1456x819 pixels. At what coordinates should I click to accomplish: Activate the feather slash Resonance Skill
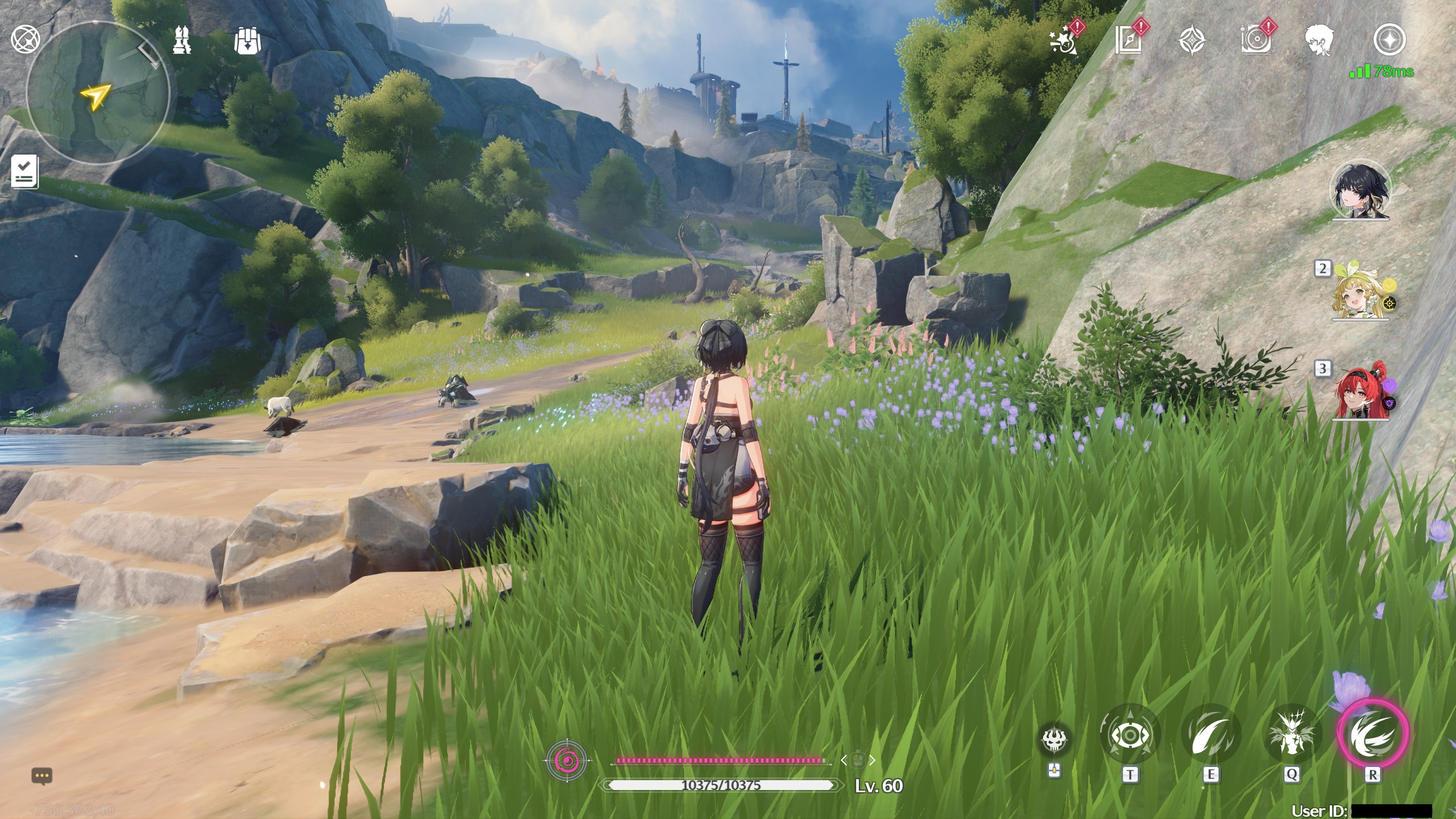click(1210, 736)
